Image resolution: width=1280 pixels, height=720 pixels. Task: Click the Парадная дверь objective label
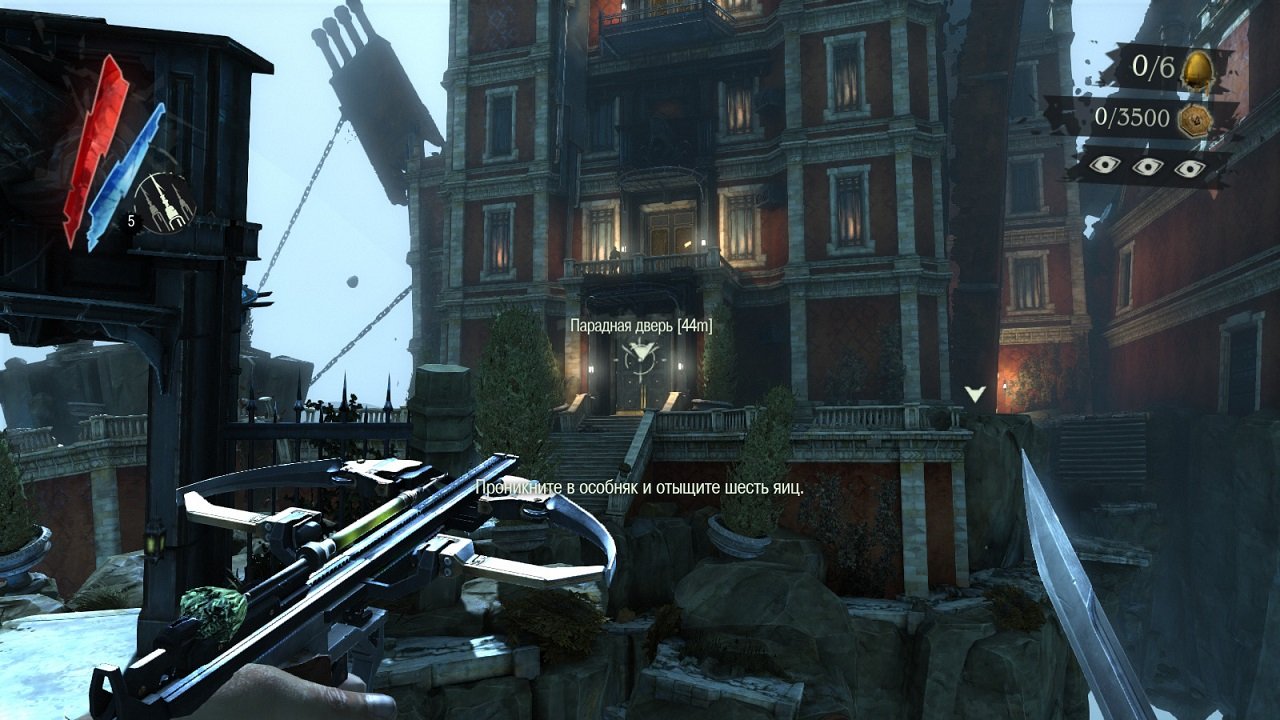tap(621, 325)
